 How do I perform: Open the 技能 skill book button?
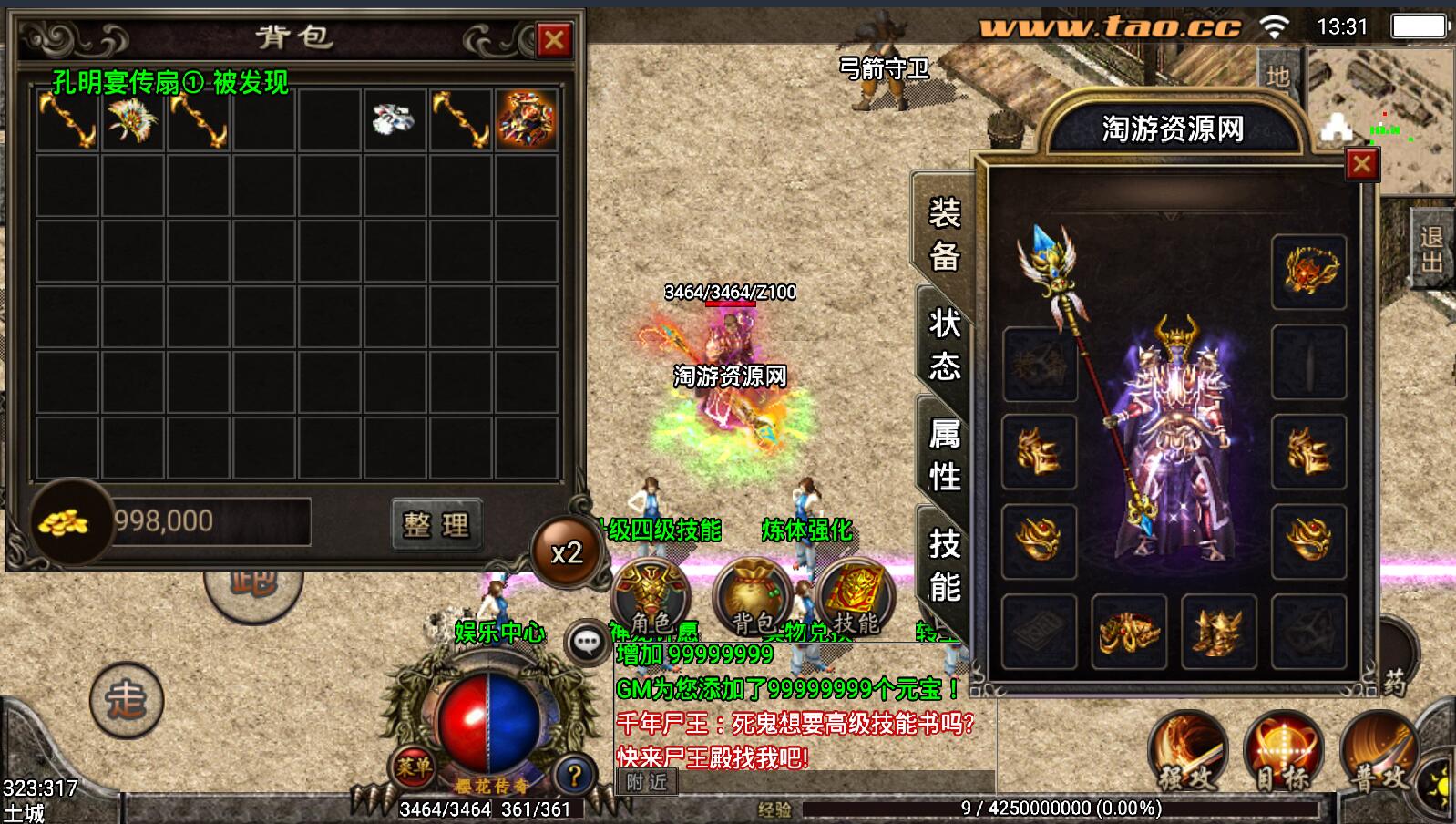pos(856,600)
